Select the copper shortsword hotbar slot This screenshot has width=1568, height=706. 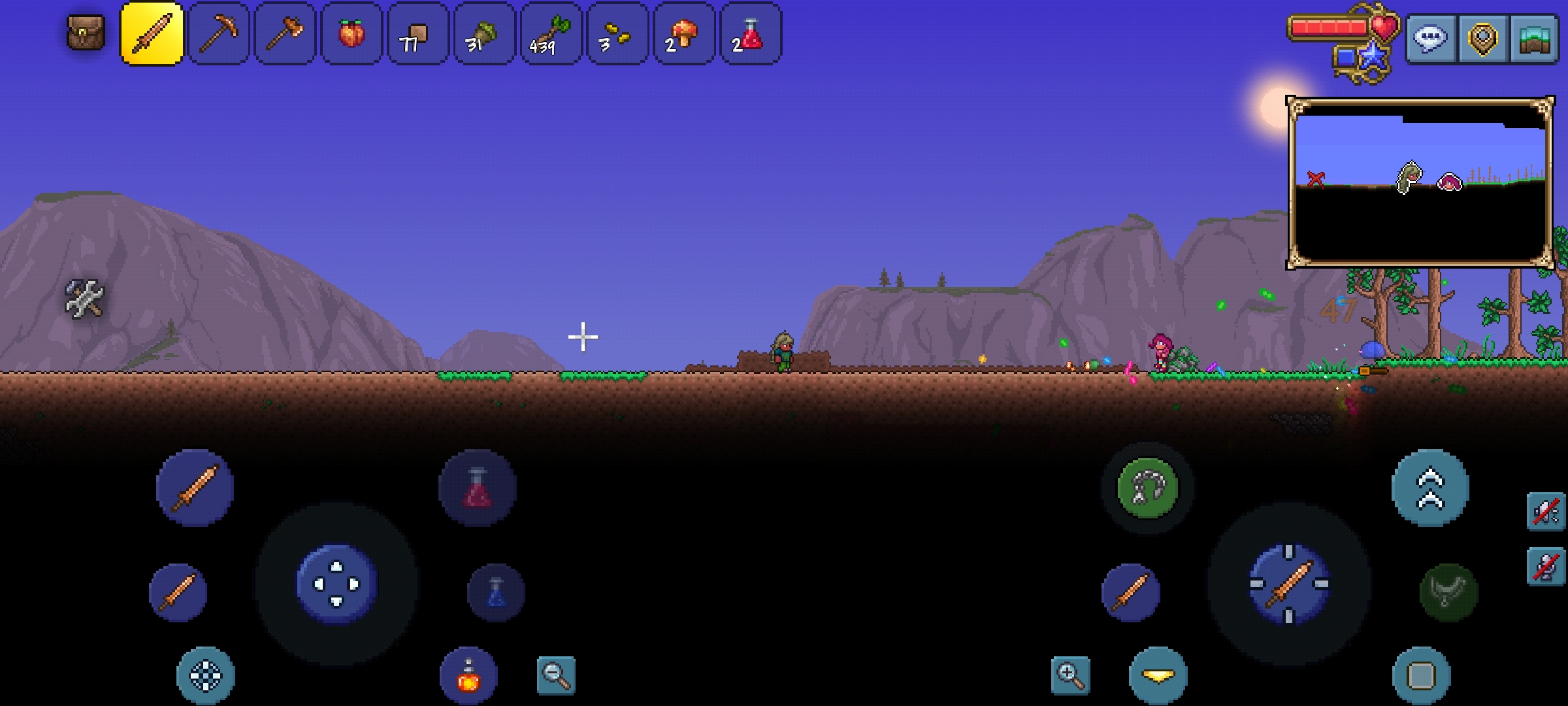152,34
